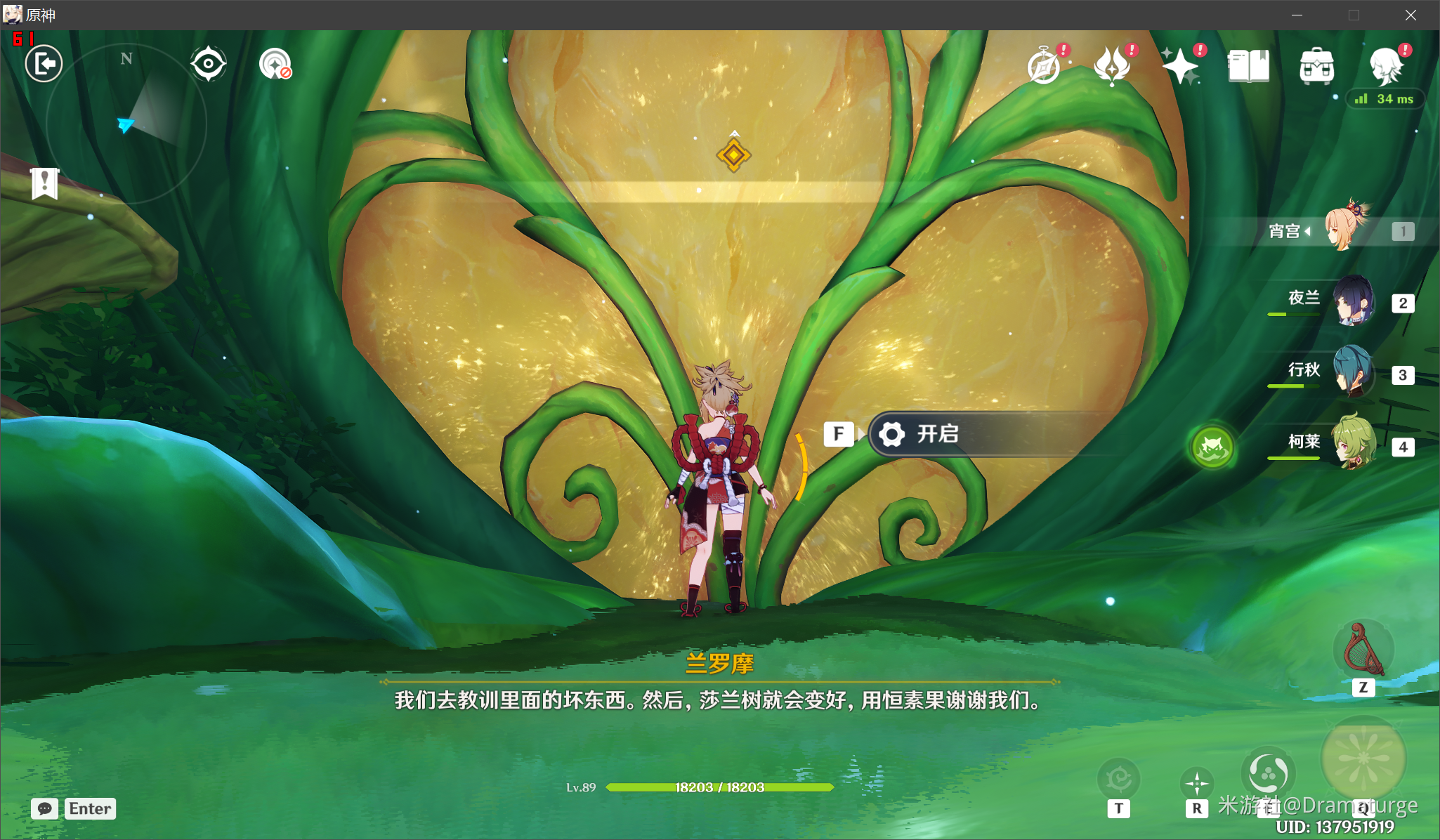Switch to party member 柯莱
The width and height of the screenshot is (1440, 840).
[x=1353, y=444]
